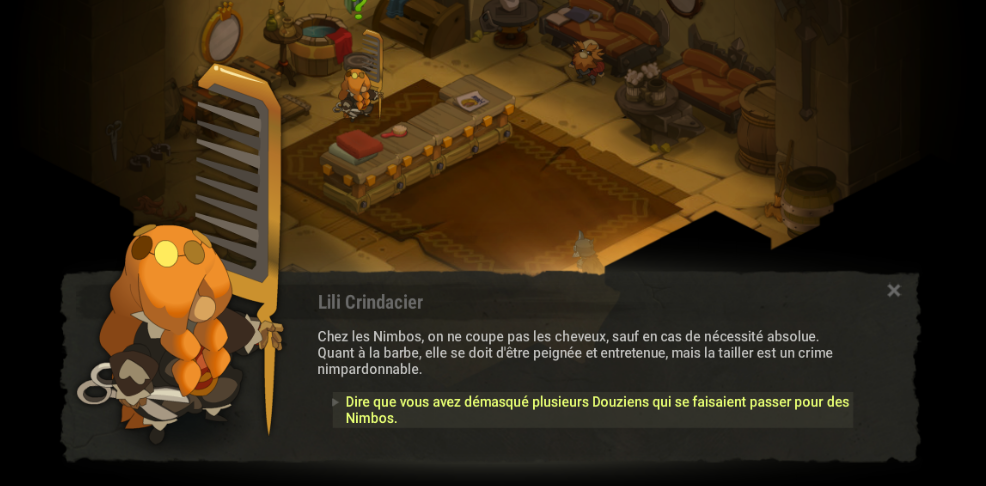This screenshot has width=986, height=486.
Task: Close the Lili Crindacier dialogue box
Action: (893, 291)
